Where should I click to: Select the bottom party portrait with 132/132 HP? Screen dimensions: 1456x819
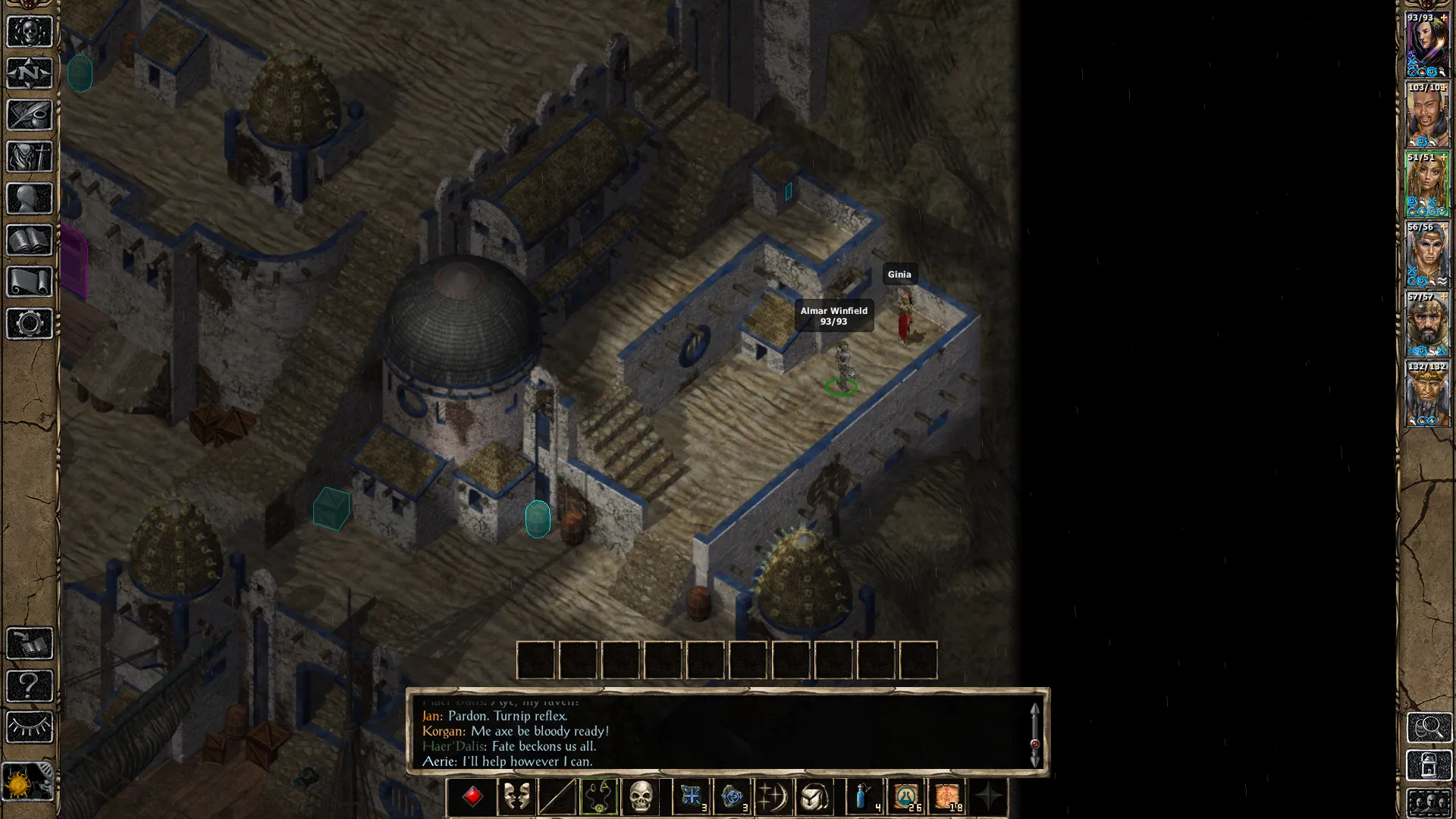1427,394
